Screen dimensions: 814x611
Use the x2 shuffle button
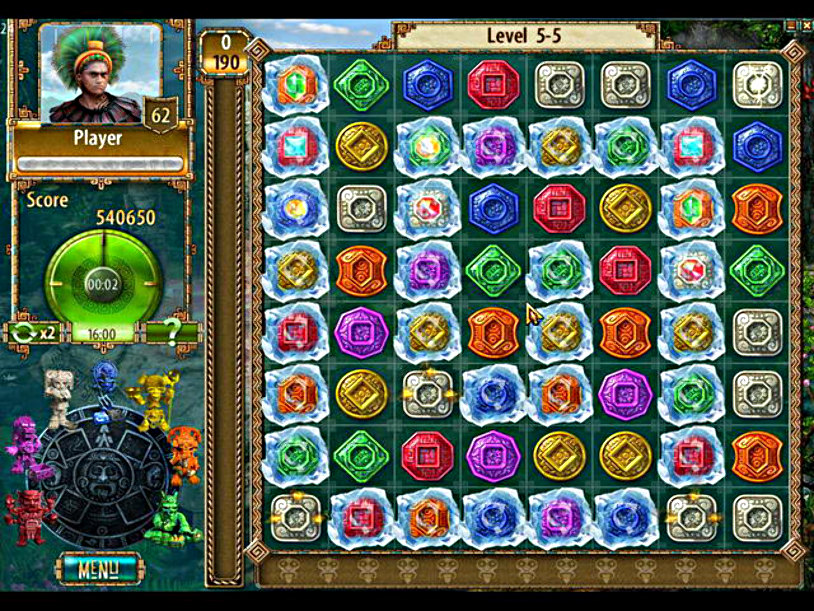(33, 333)
